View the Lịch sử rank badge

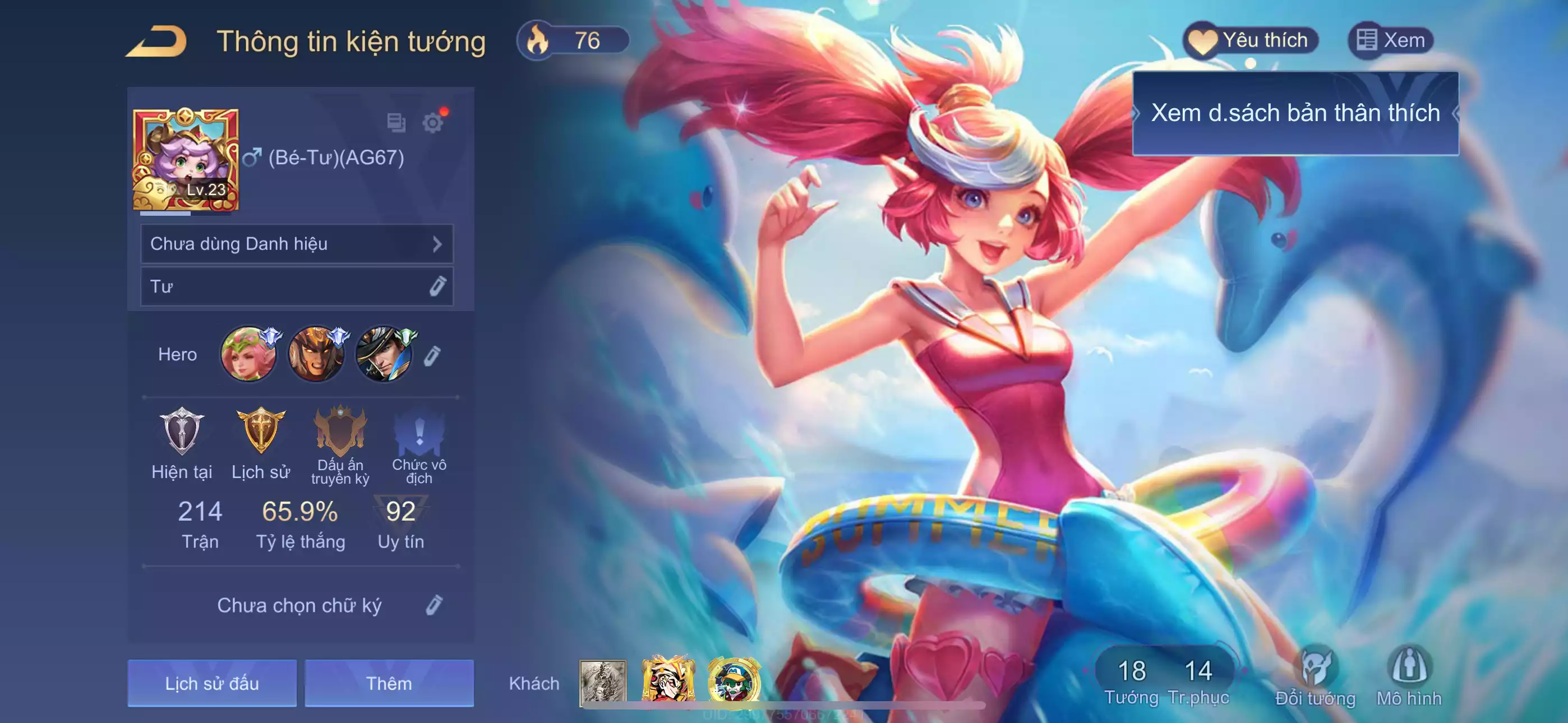click(x=261, y=432)
